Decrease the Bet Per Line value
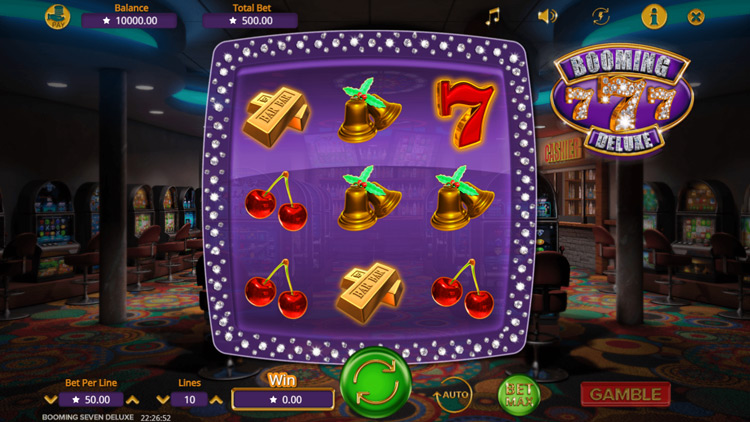The image size is (750, 422). tap(48, 399)
